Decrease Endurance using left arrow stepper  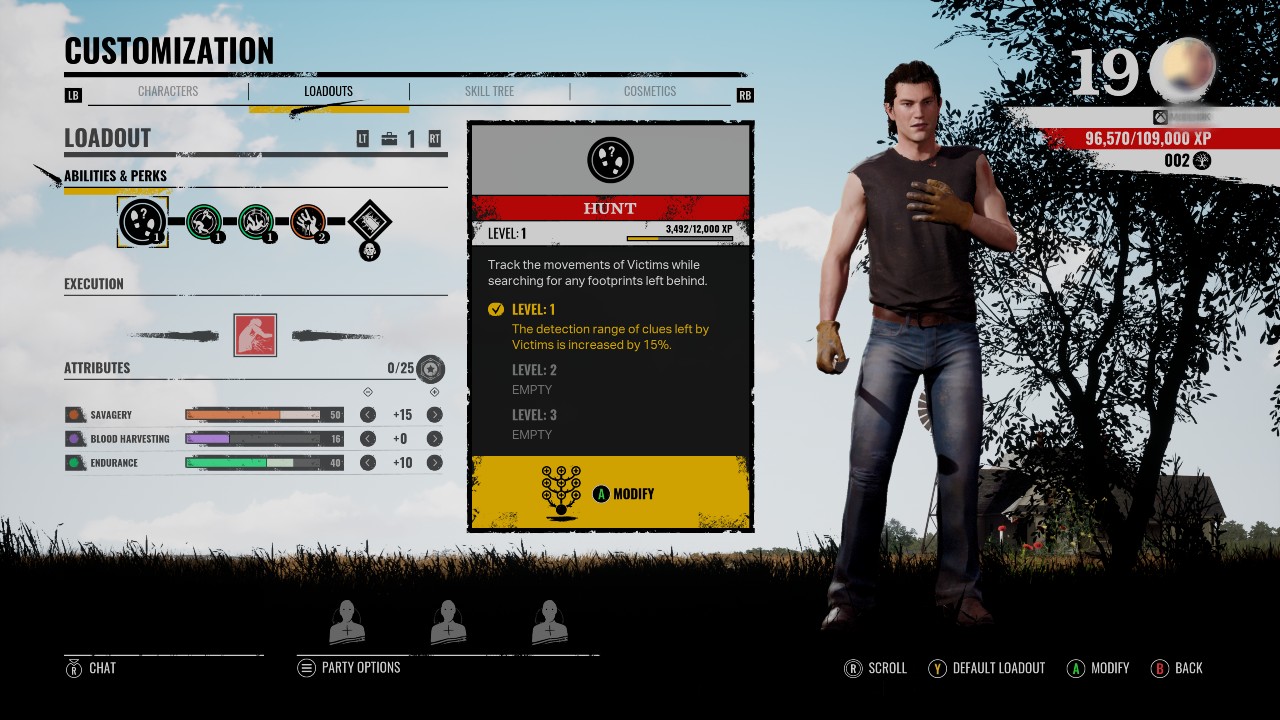point(366,462)
